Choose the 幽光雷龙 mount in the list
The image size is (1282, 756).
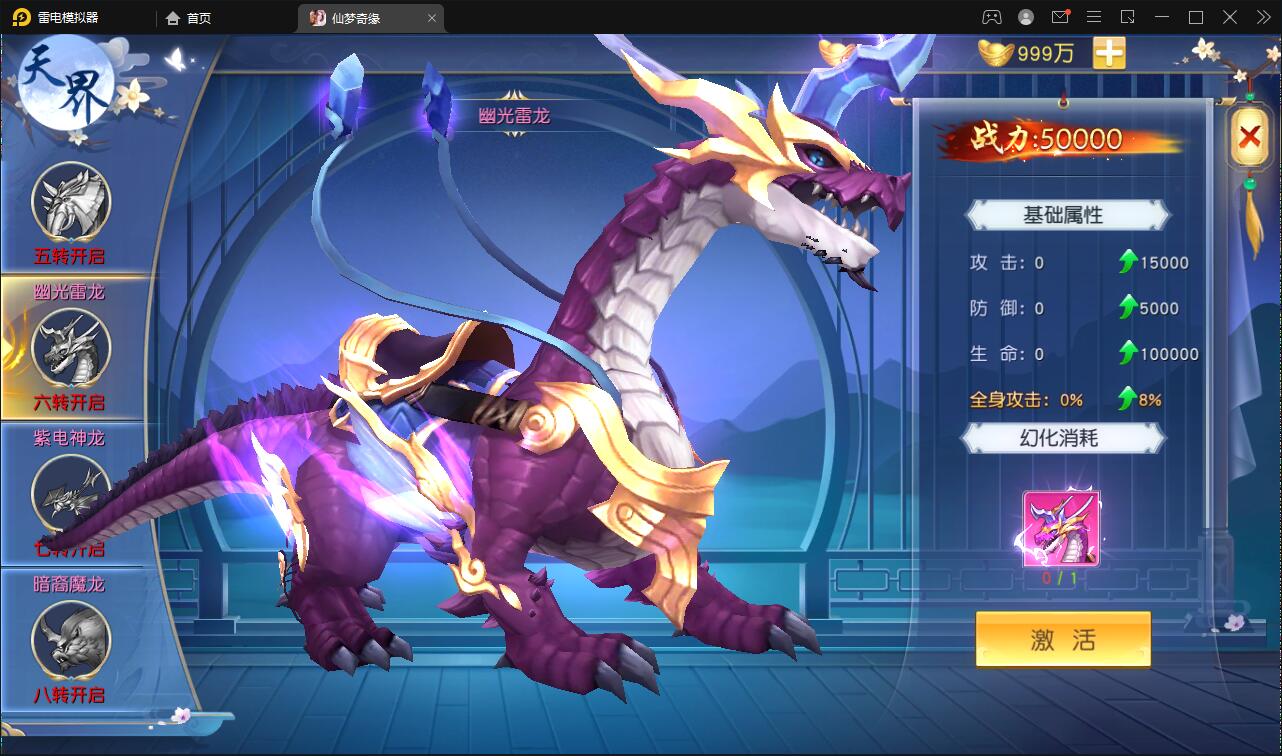[x=70, y=347]
